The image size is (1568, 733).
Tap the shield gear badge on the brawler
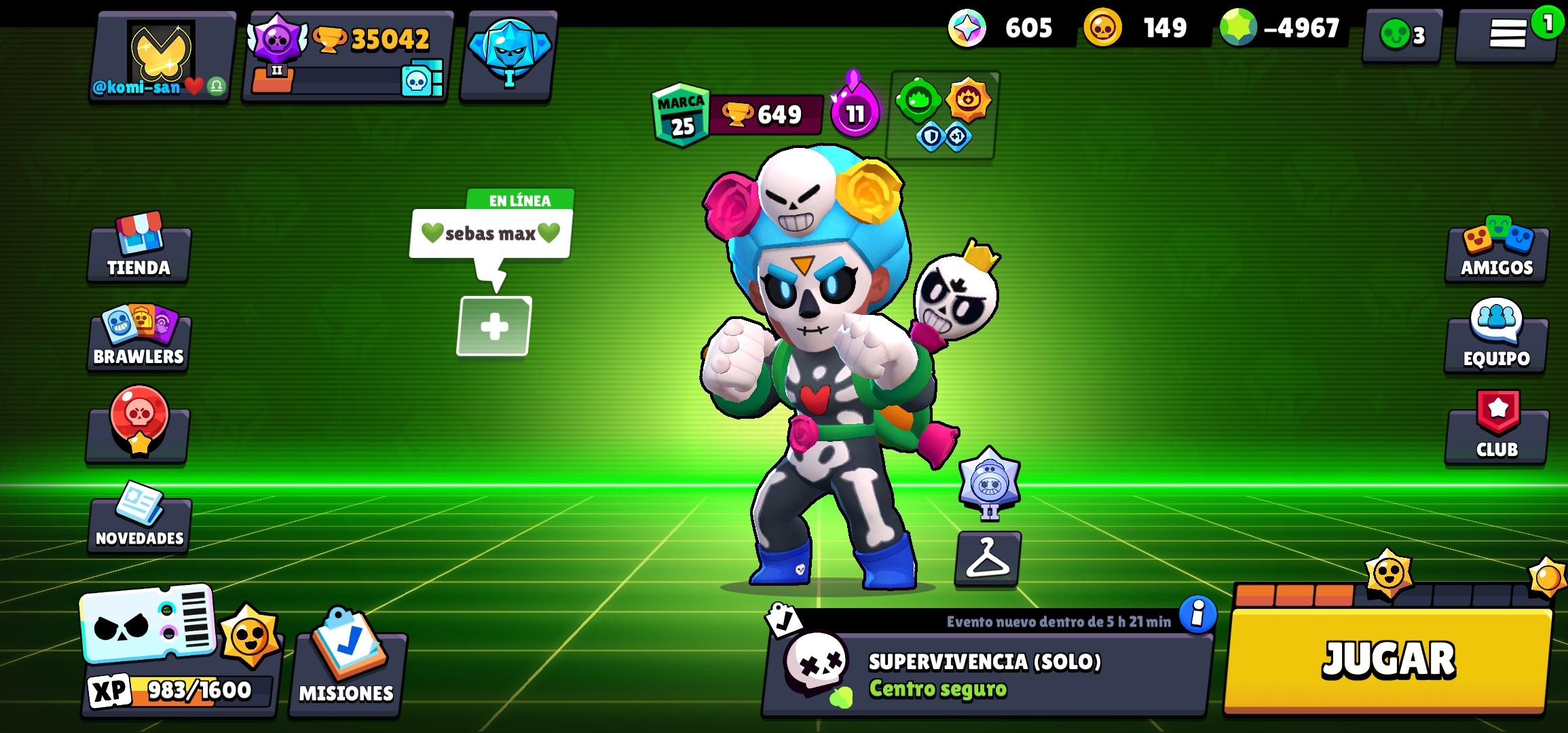931,136
